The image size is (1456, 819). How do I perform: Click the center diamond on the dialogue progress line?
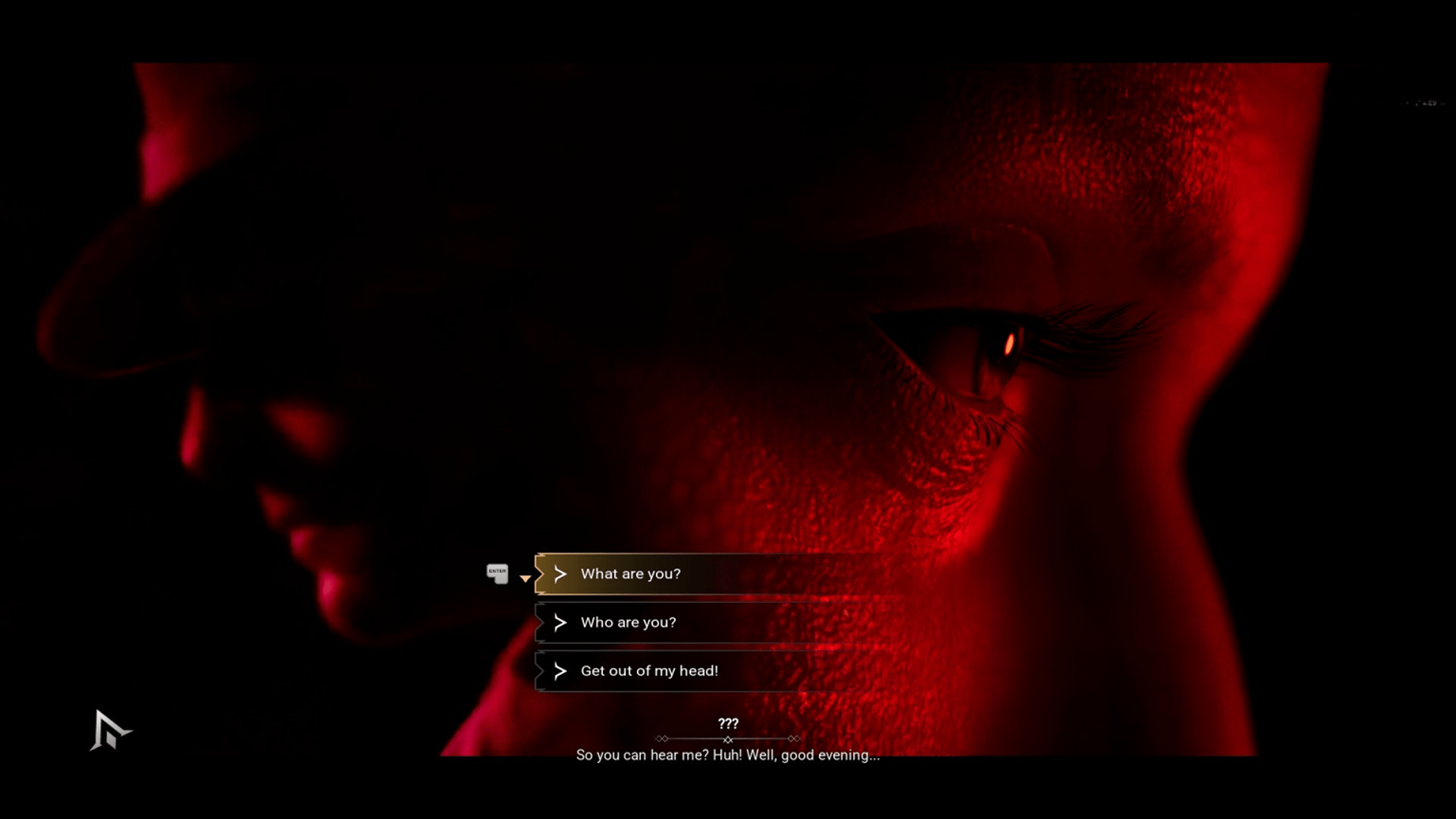[729, 738]
